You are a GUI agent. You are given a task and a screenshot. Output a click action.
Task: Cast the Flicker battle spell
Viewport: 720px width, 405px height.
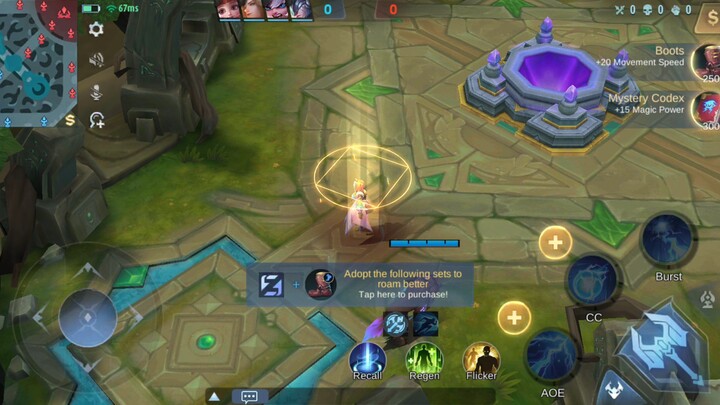pyautogui.click(x=481, y=359)
